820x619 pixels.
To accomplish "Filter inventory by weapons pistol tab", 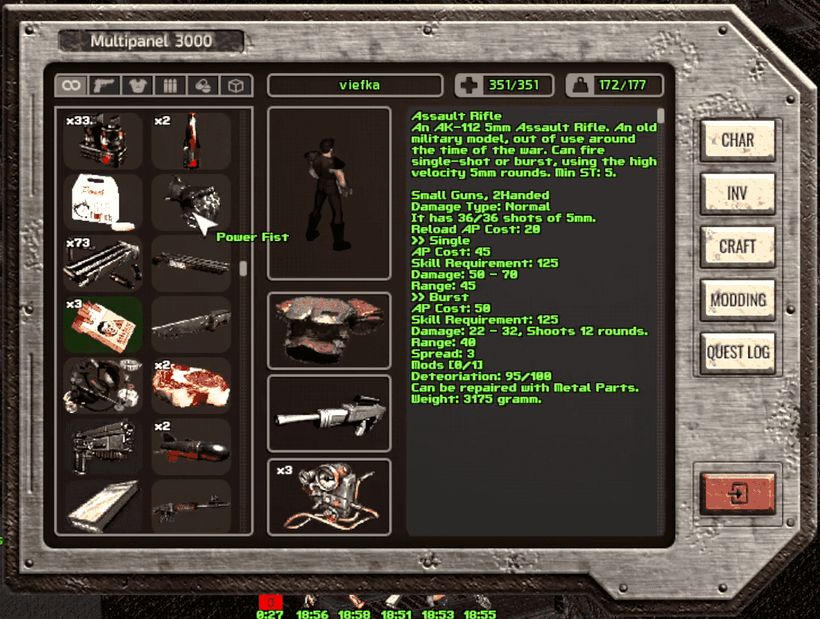I will (x=104, y=86).
